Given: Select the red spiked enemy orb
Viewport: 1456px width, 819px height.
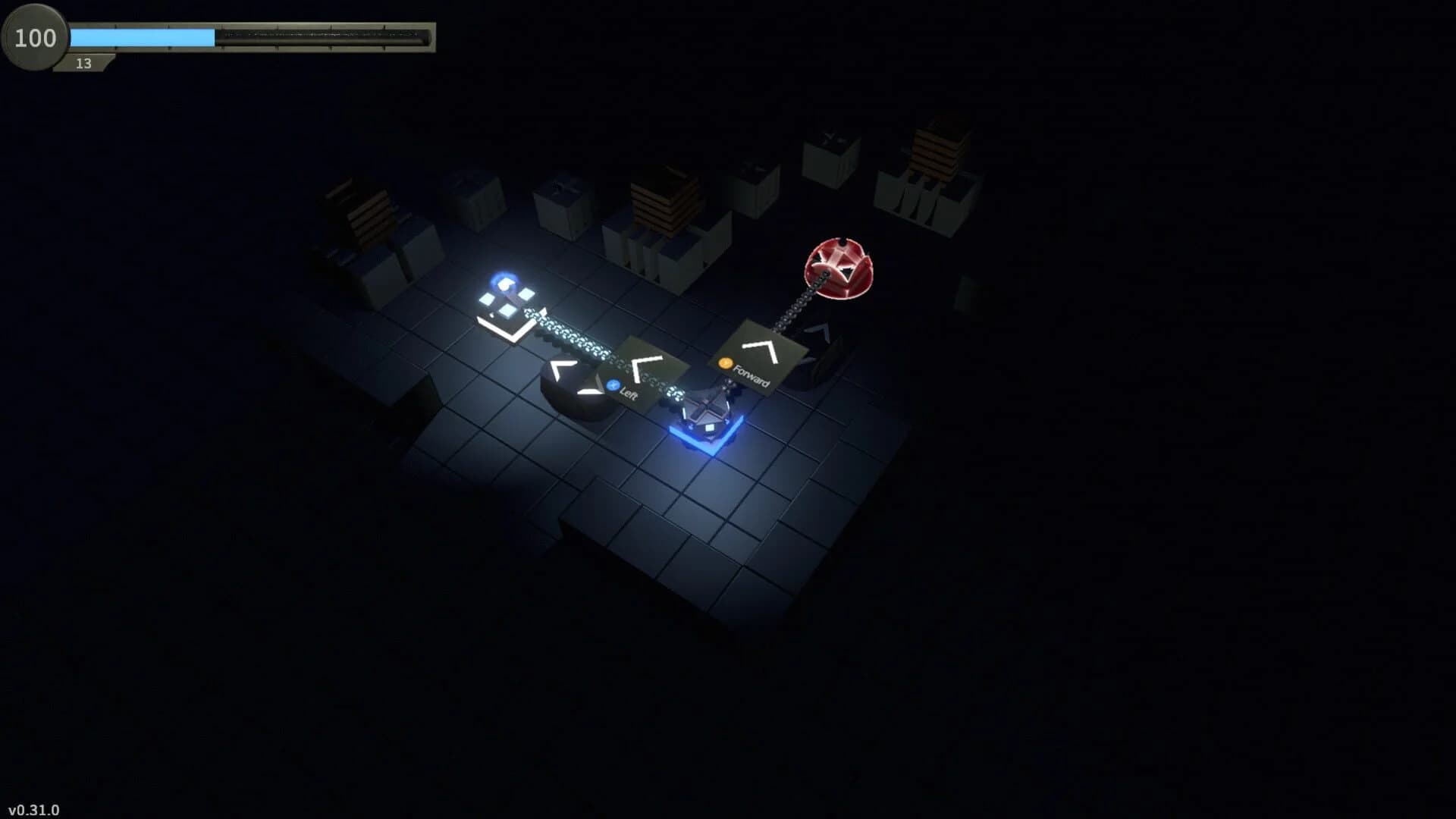Looking at the screenshot, I should point(839,267).
